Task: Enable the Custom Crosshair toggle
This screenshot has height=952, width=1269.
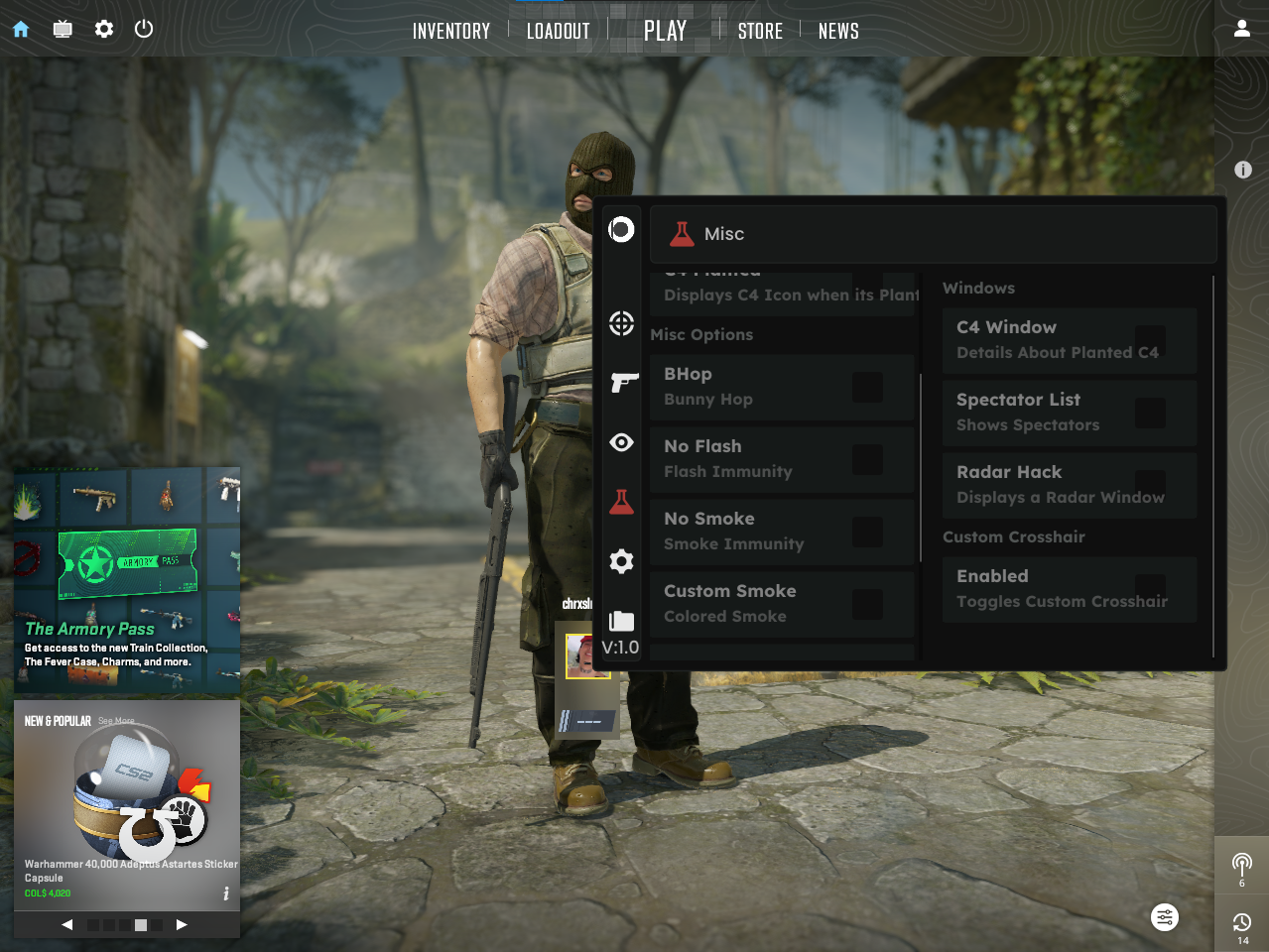Action: pos(1150,589)
